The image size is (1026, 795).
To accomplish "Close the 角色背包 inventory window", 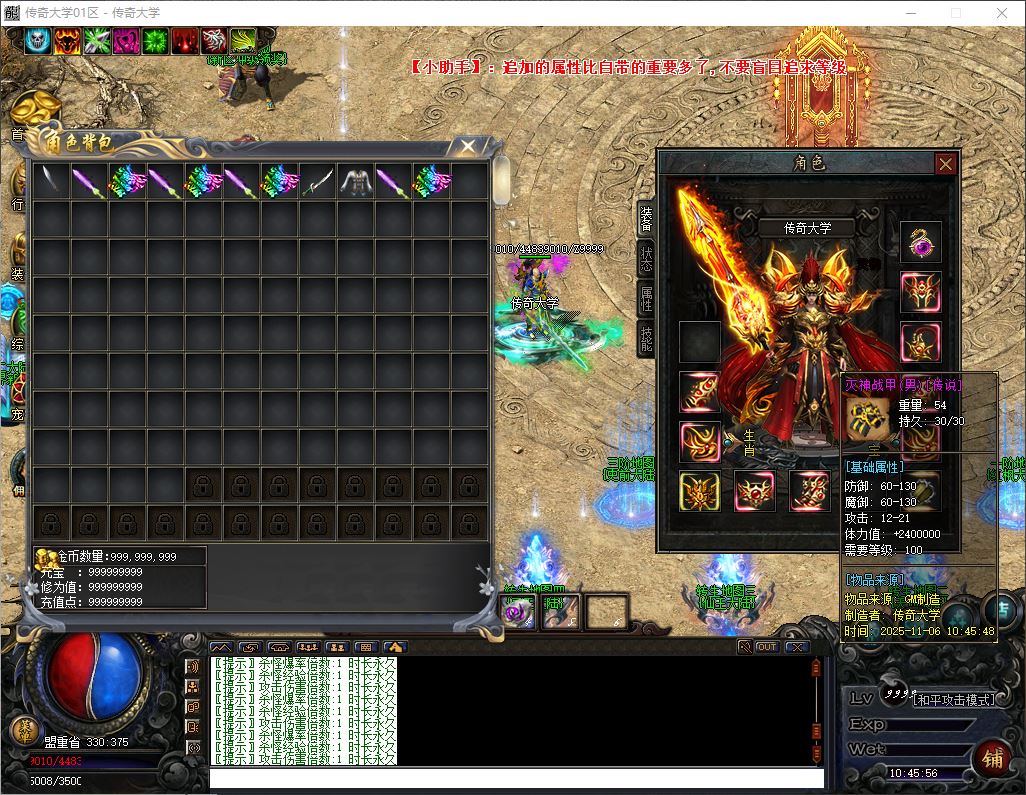I will pyautogui.click(x=468, y=147).
